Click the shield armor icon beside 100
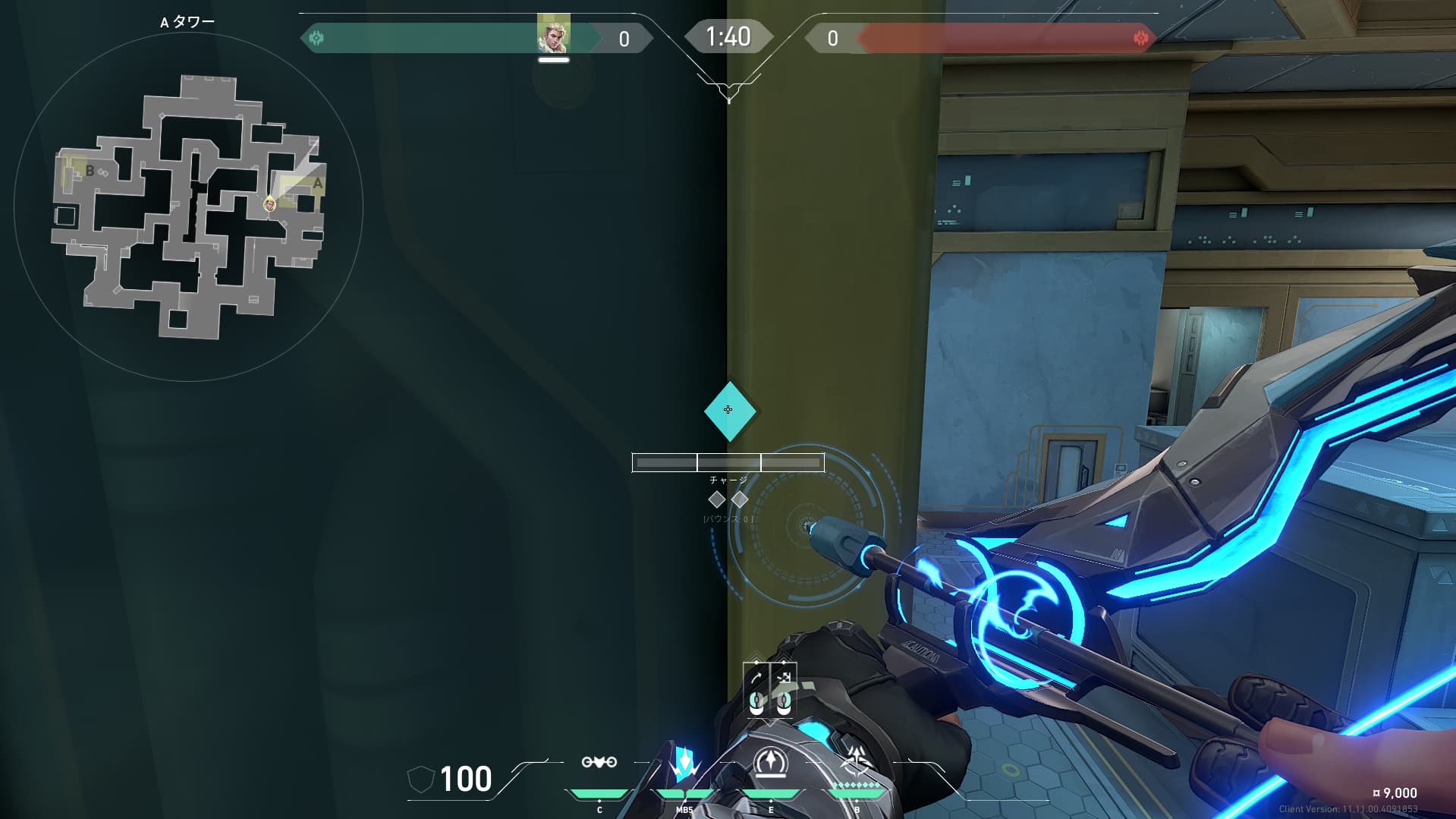Image resolution: width=1456 pixels, height=819 pixels. point(420,779)
